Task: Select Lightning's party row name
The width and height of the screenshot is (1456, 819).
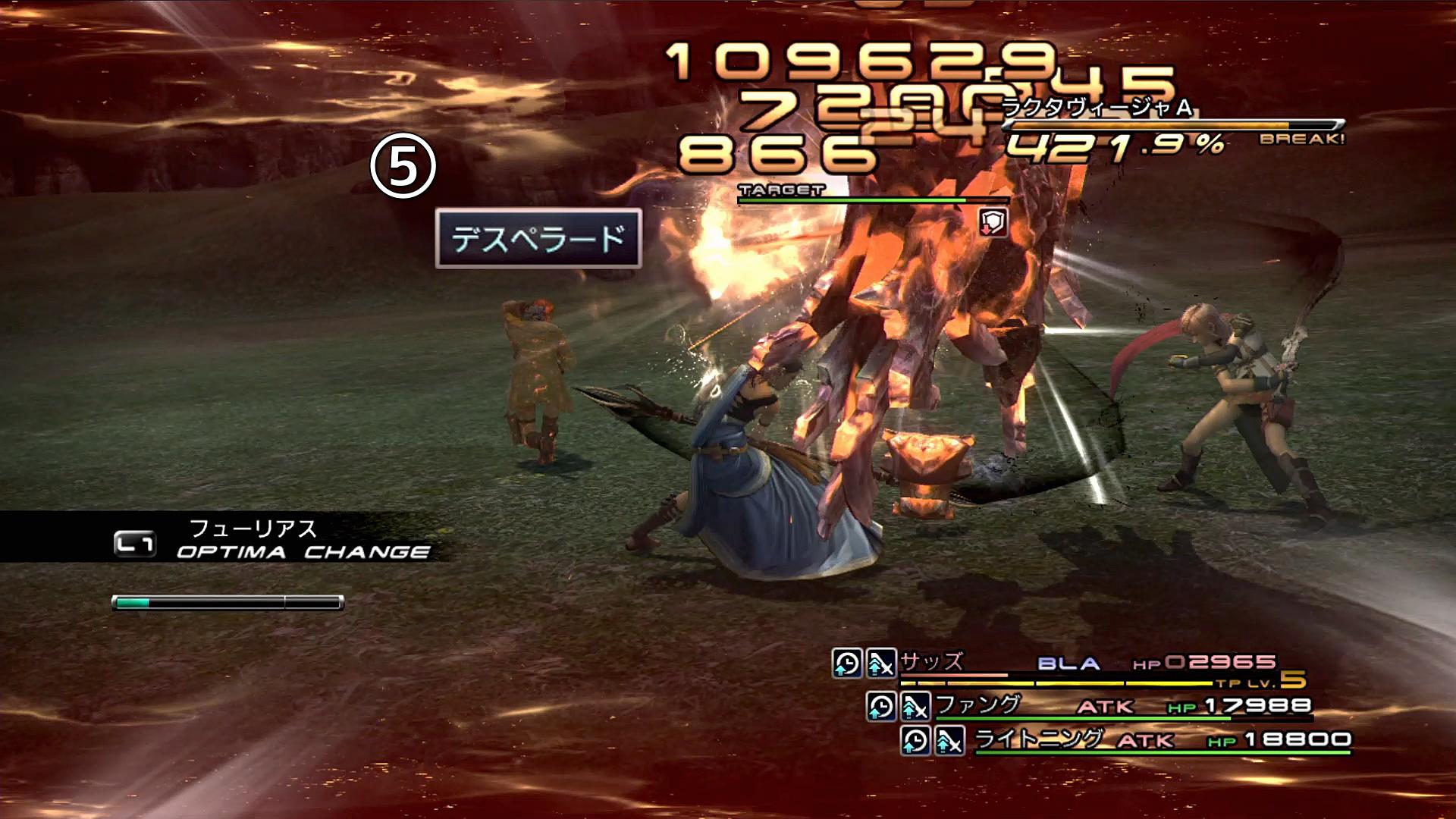Action: [x=1037, y=739]
